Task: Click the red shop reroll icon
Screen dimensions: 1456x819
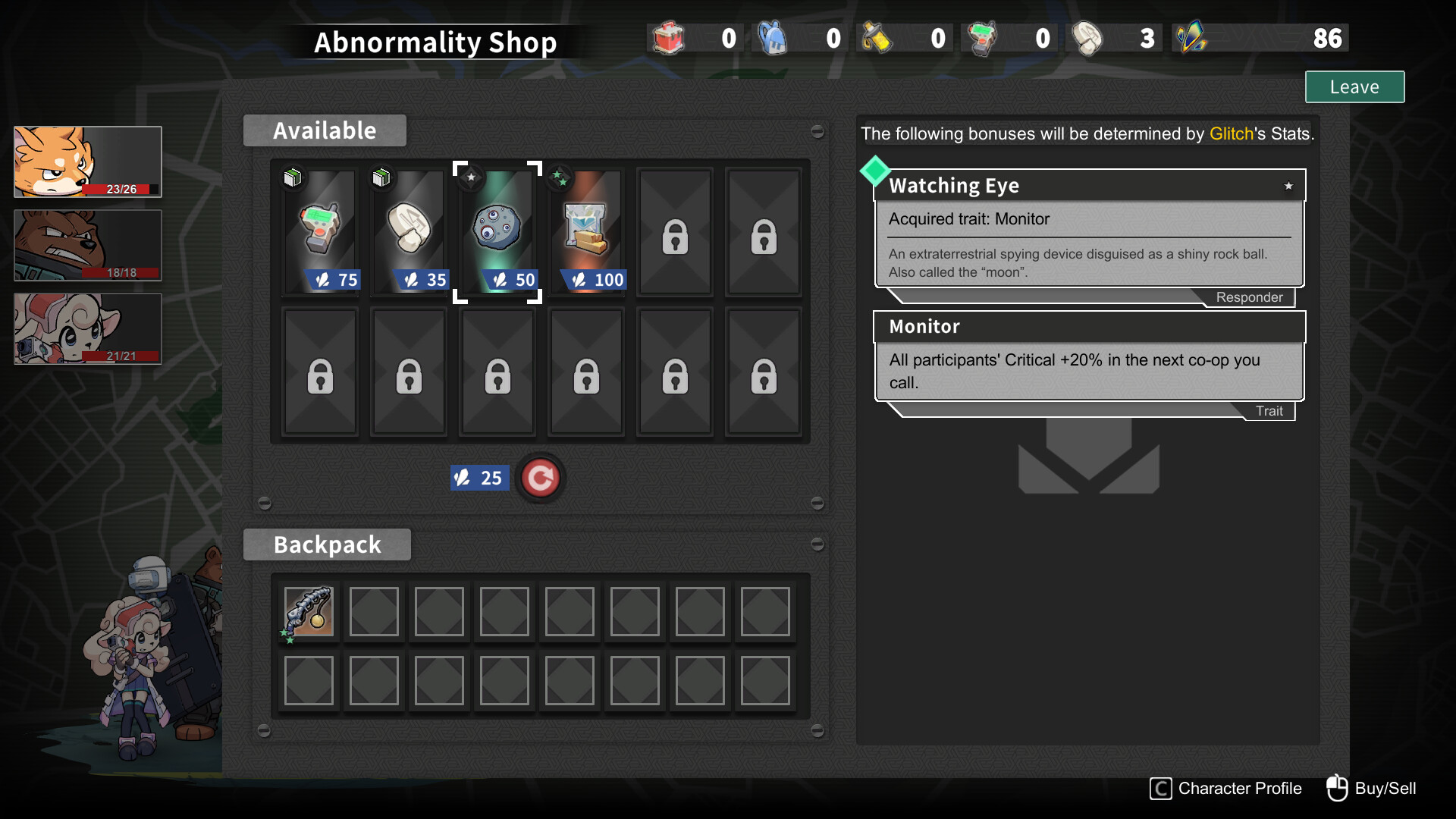Action: 541,478
